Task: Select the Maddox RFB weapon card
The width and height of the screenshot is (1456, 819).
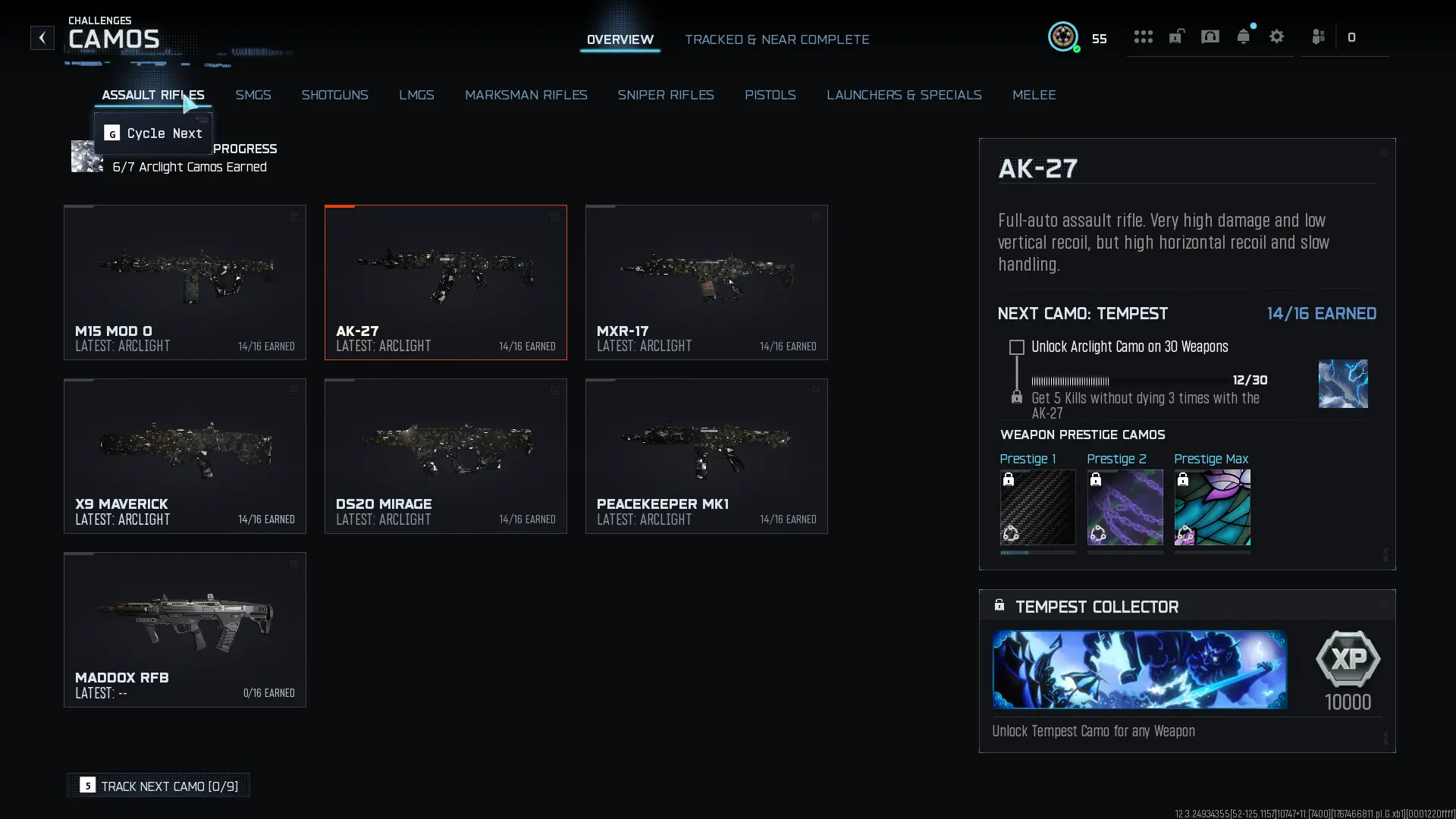Action: coord(184,629)
